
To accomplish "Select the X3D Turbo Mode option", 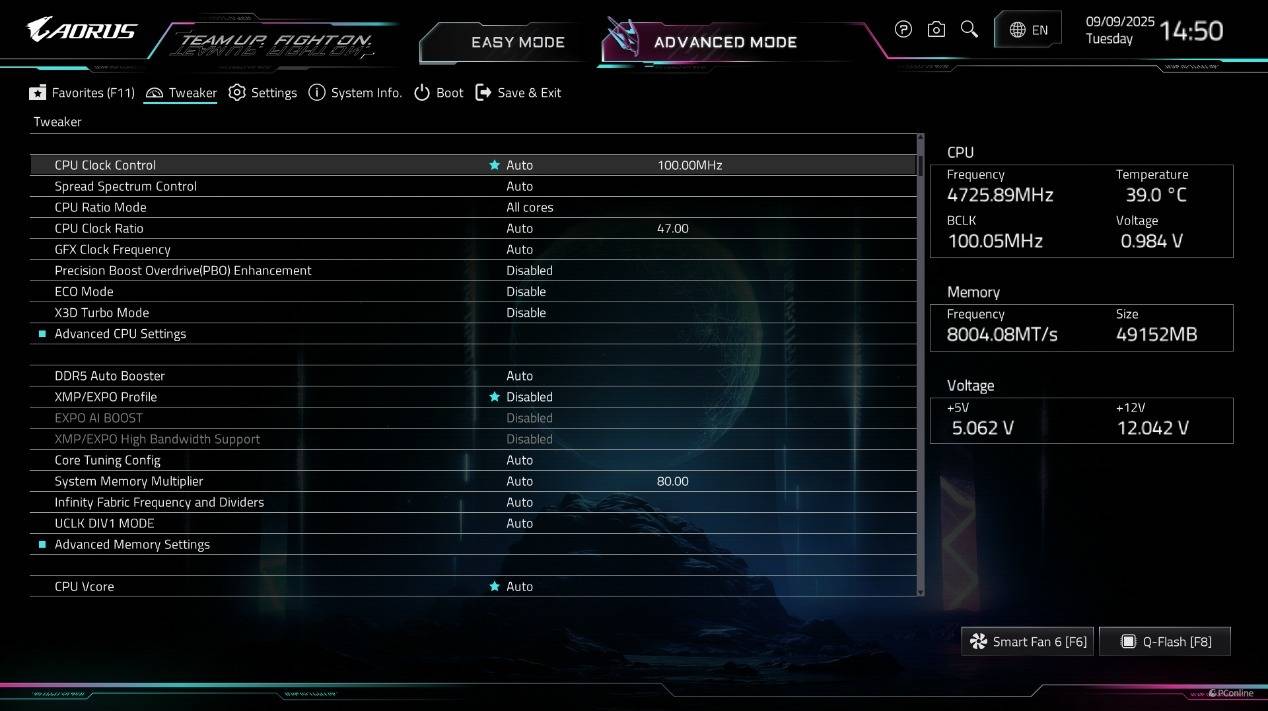I will [102, 312].
